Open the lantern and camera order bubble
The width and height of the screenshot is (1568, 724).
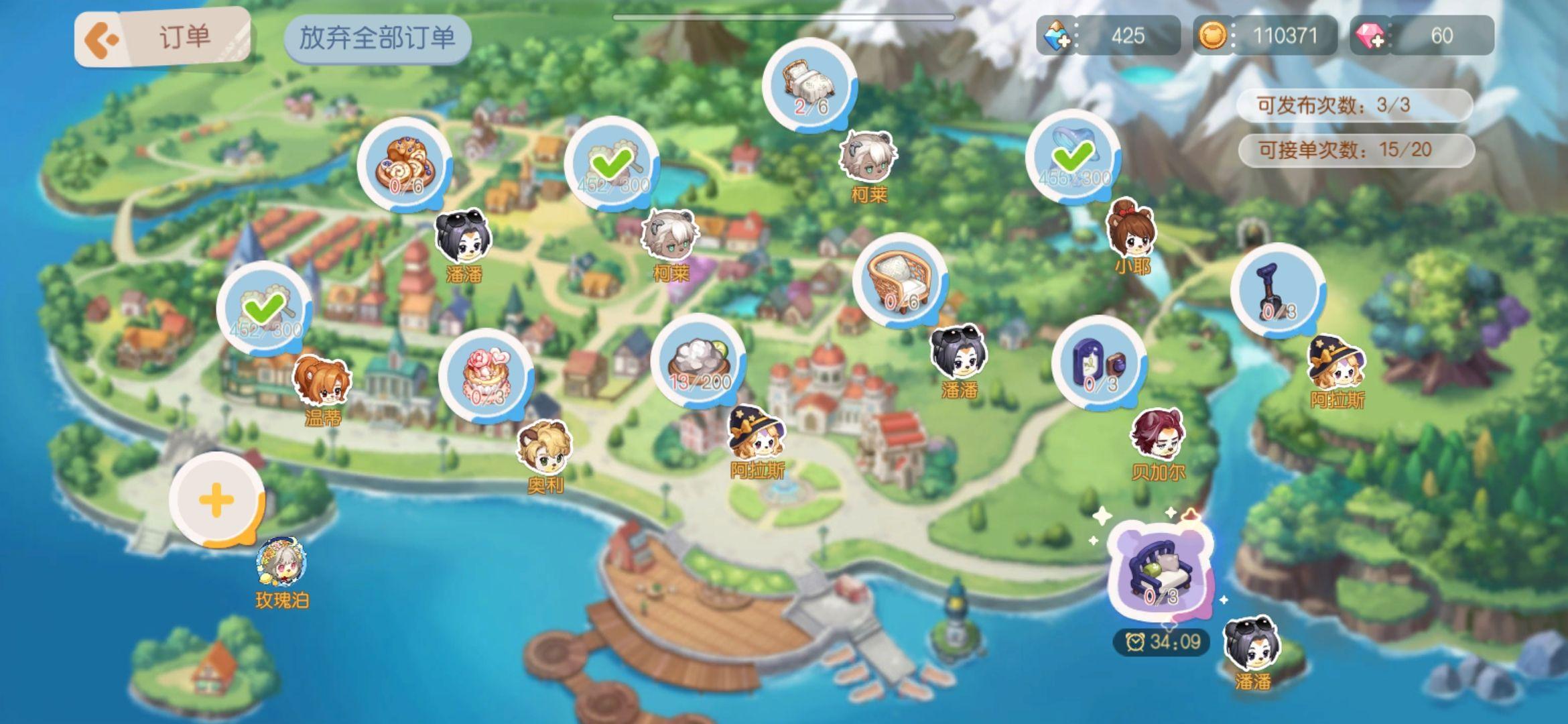[x=1099, y=364]
